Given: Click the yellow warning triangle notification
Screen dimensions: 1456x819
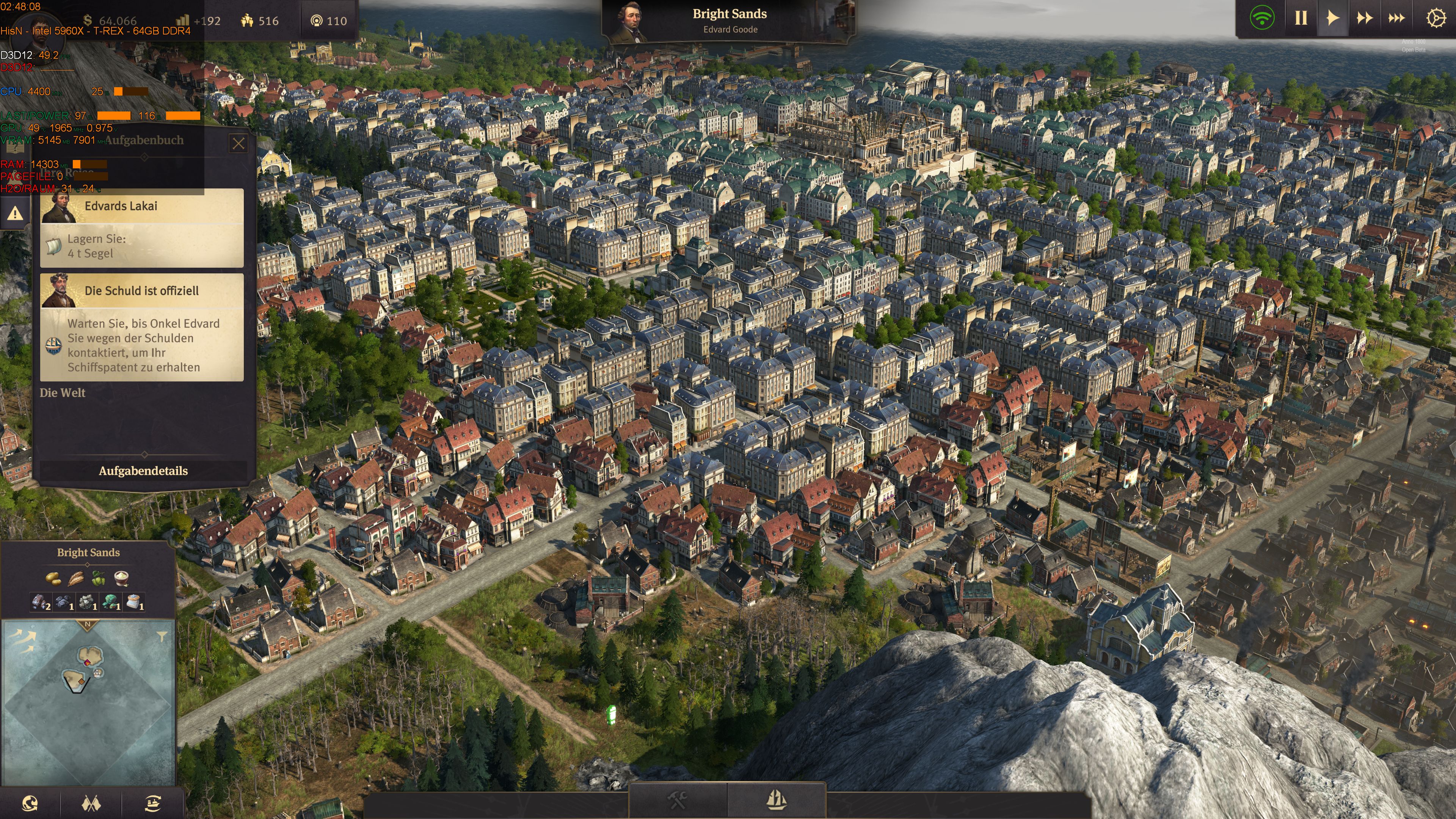Looking at the screenshot, I should (x=15, y=213).
